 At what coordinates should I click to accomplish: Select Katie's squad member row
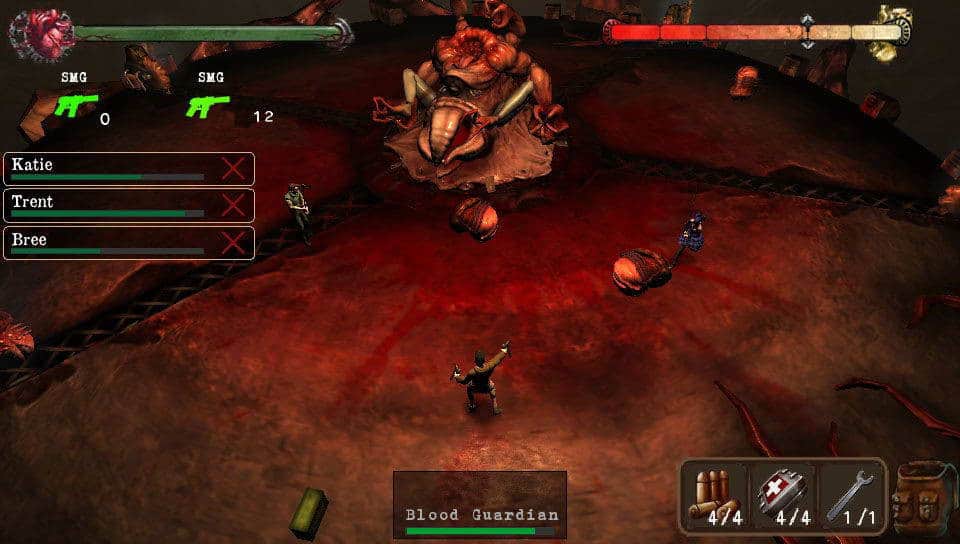pos(110,168)
